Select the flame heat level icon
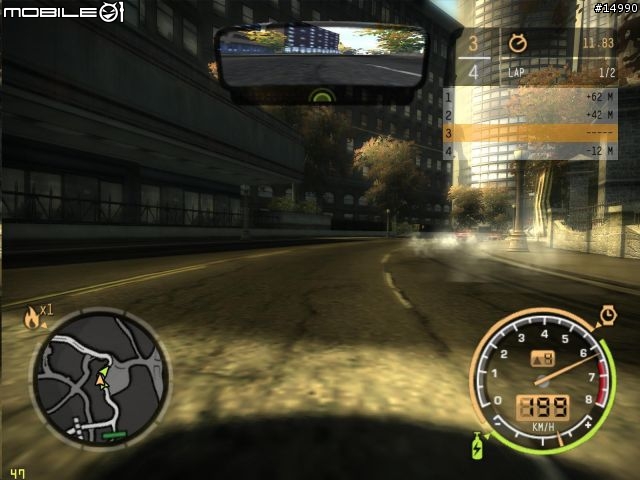 click(33, 318)
